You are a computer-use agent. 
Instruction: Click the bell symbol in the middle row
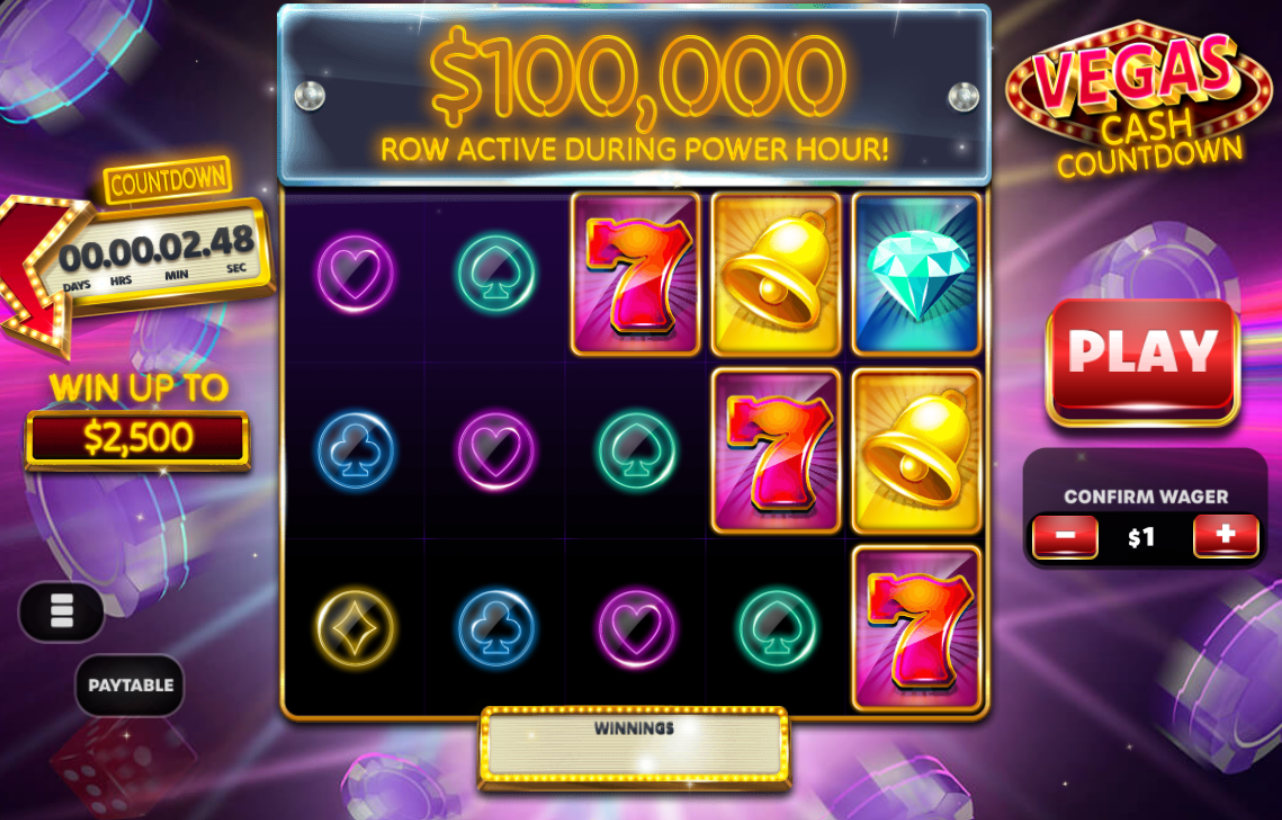[915, 449]
